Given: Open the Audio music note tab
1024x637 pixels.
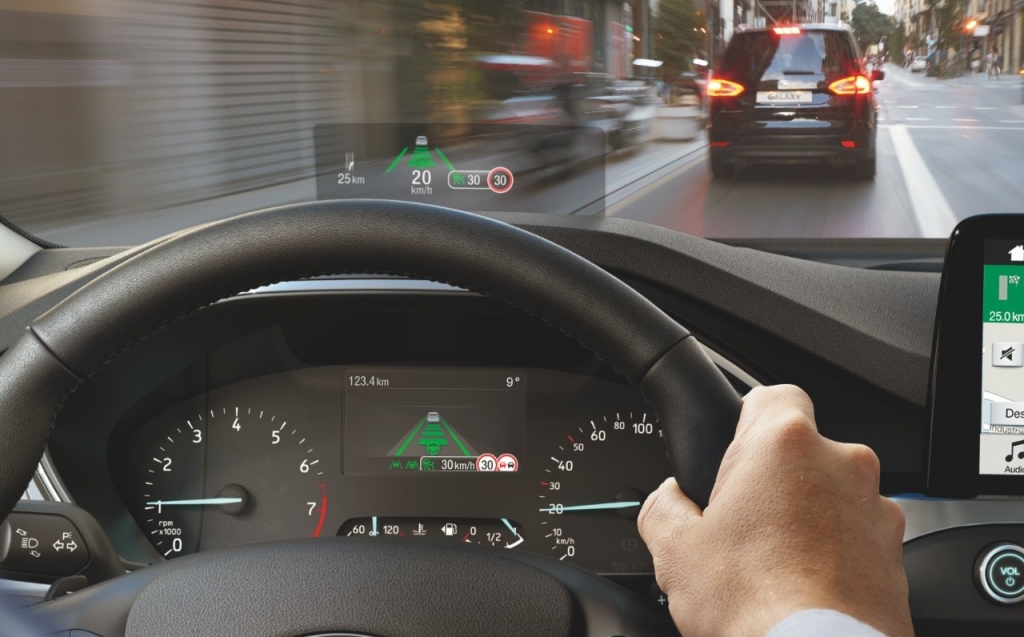Looking at the screenshot, I should point(1013,452).
